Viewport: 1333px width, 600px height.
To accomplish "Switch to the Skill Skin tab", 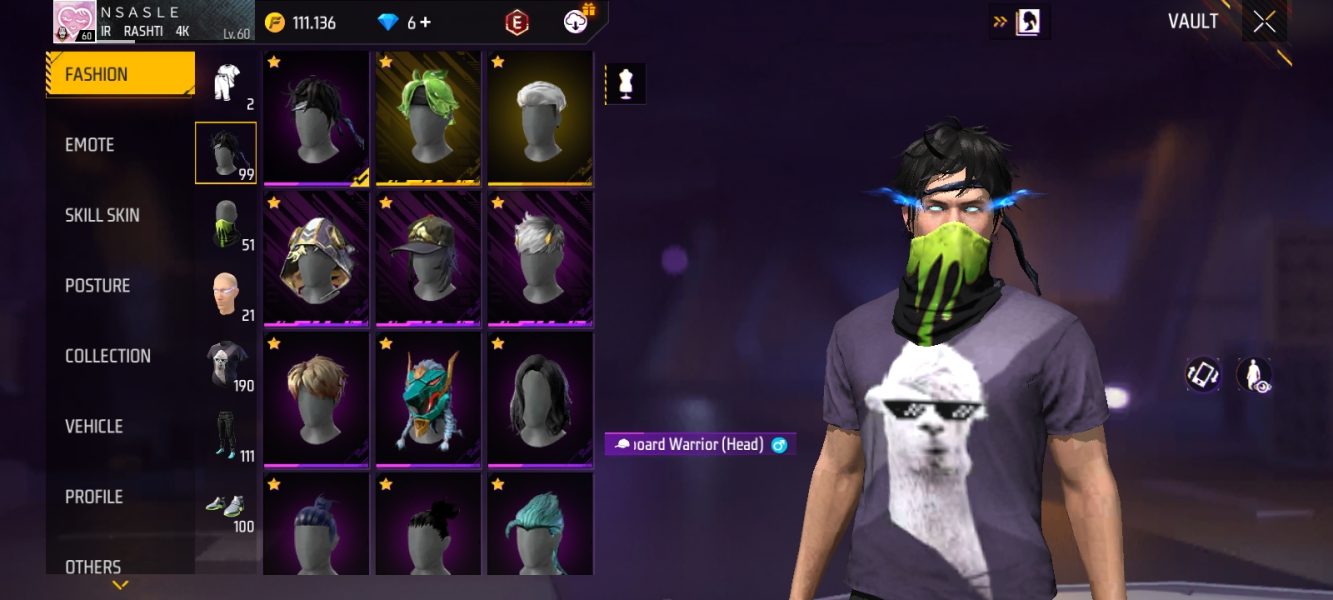I will (102, 215).
